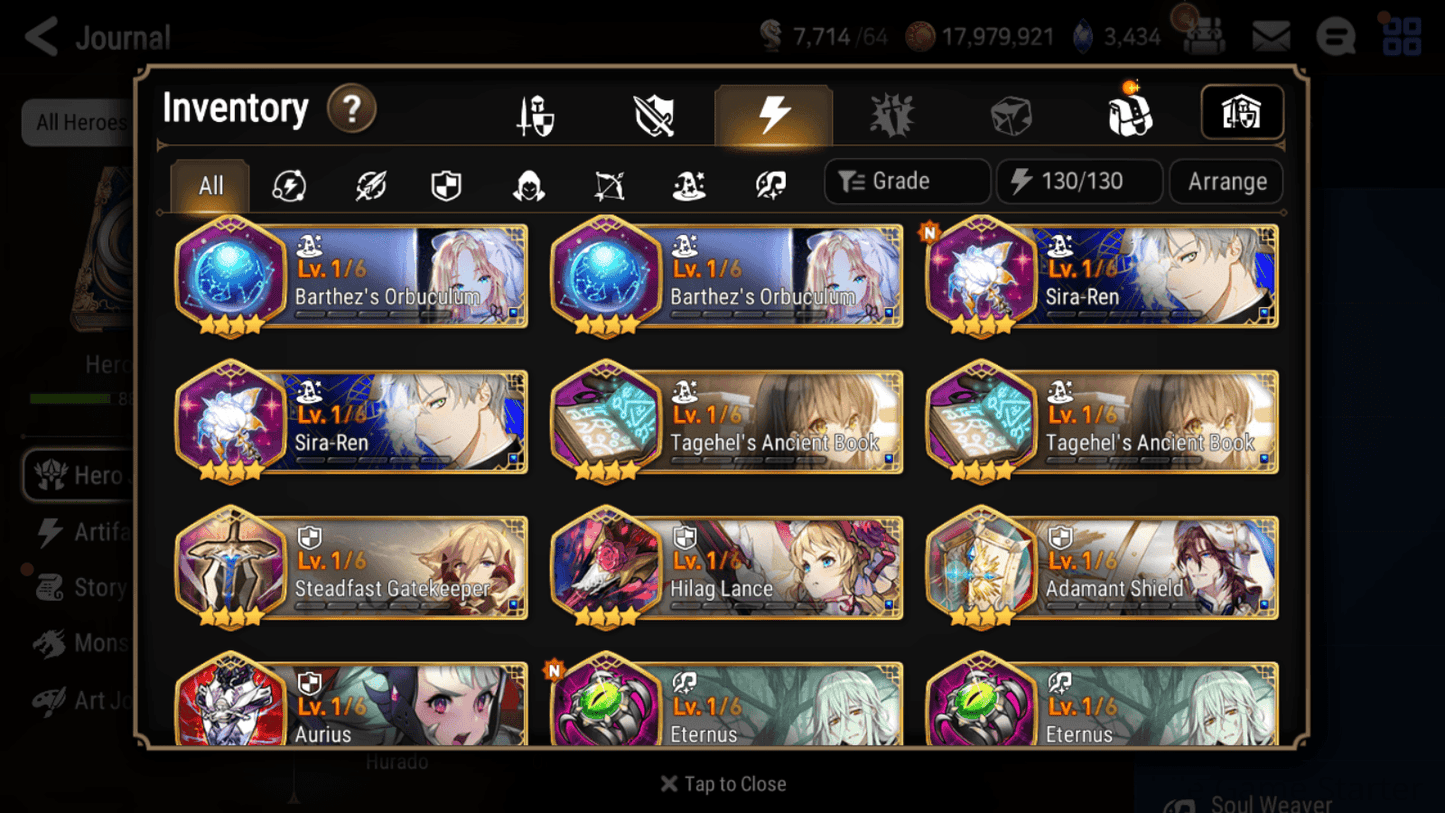Click the Arrange button
The height and width of the screenshot is (813, 1445).
1226,181
